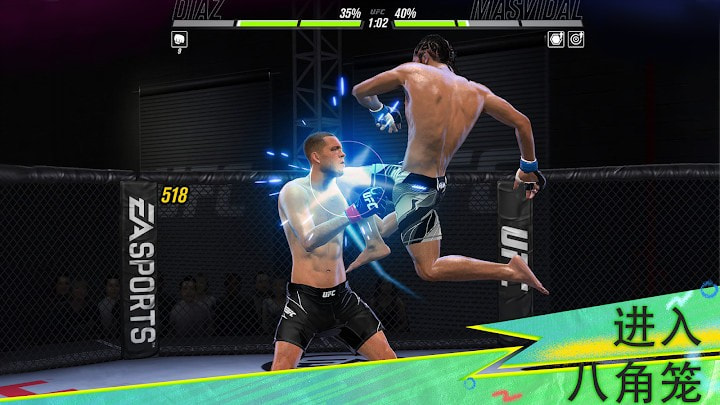Screen dimensions: 720x405
Task: Tap the fist icon under Diaz's bar
Action: coord(180,39)
